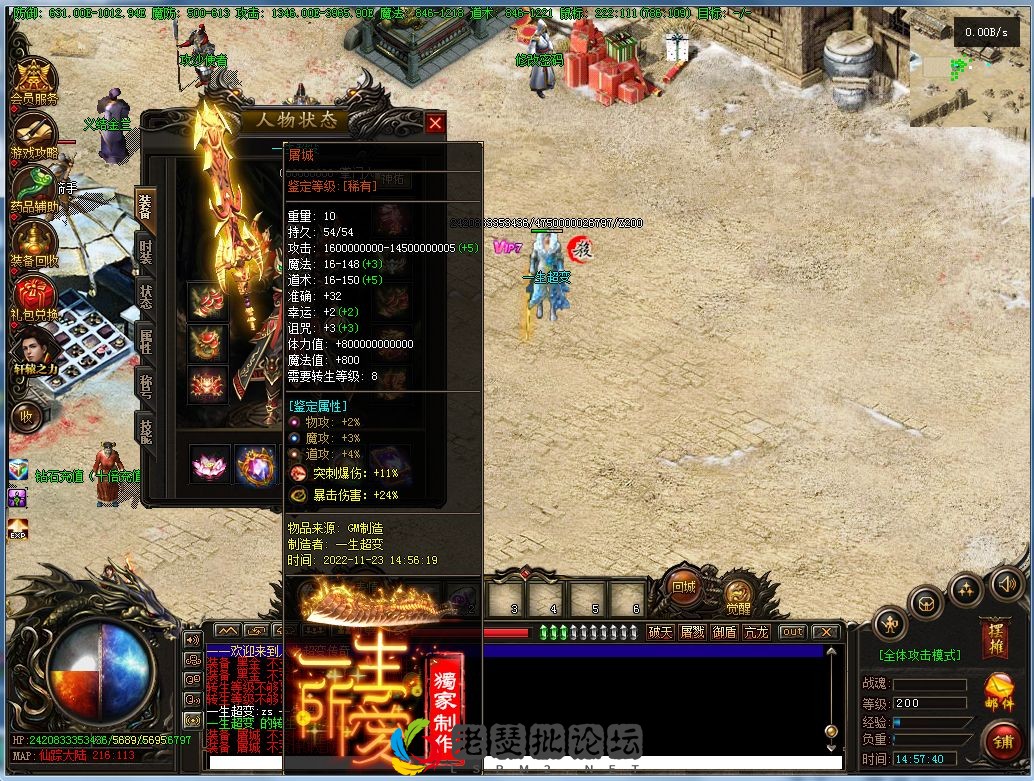Open the 游戏攻略 game guide

point(35,133)
